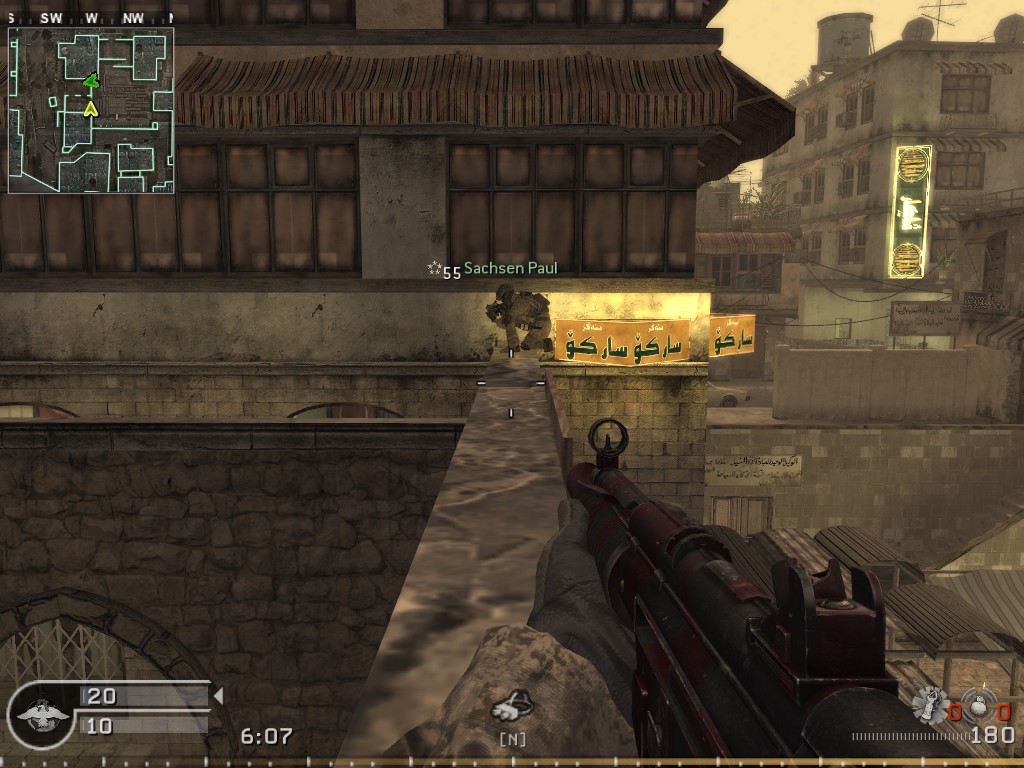Click the crouch stance indicator icon
Screen dimensions: 1024x768
[x=511, y=708]
